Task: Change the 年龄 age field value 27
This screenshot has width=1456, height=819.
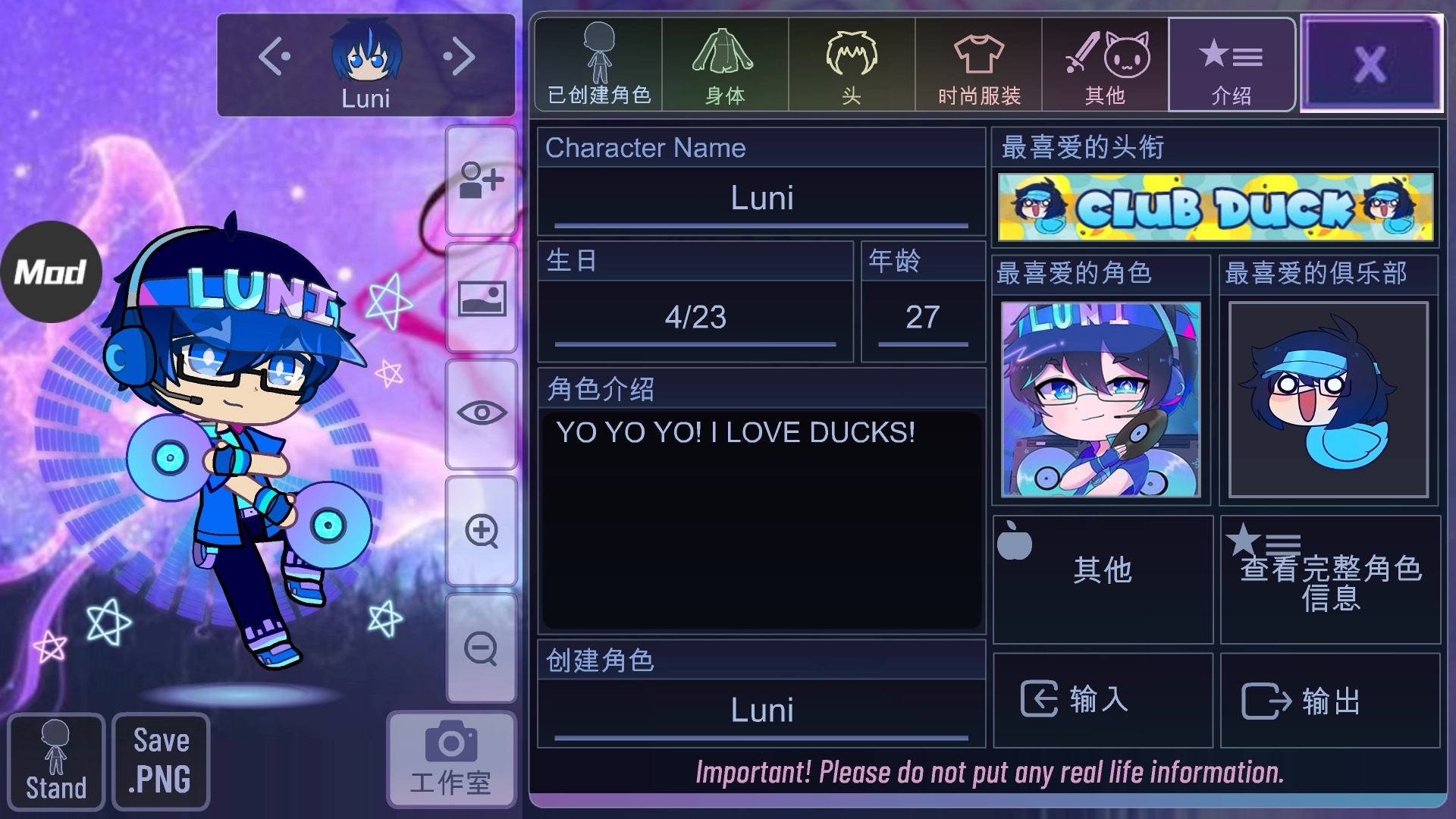Action: pyautogui.click(x=922, y=318)
